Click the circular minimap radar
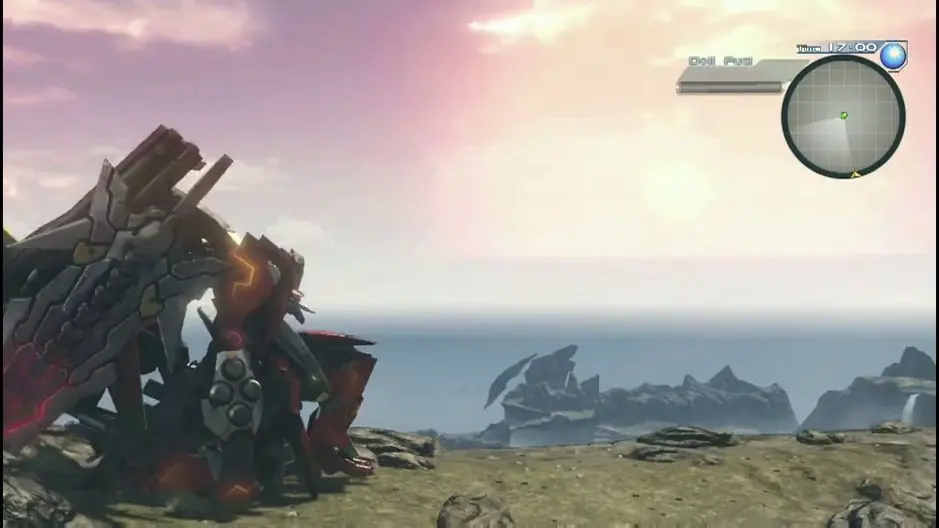The image size is (939, 528). click(x=842, y=115)
